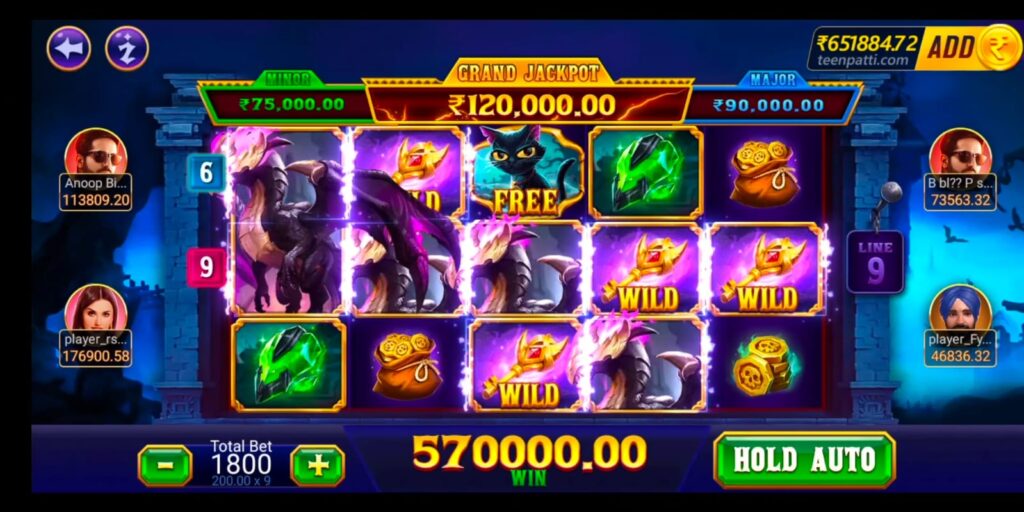The height and width of the screenshot is (512, 1024).
Task: View player_rs... avatar profile
Action: click(x=96, y=309)
